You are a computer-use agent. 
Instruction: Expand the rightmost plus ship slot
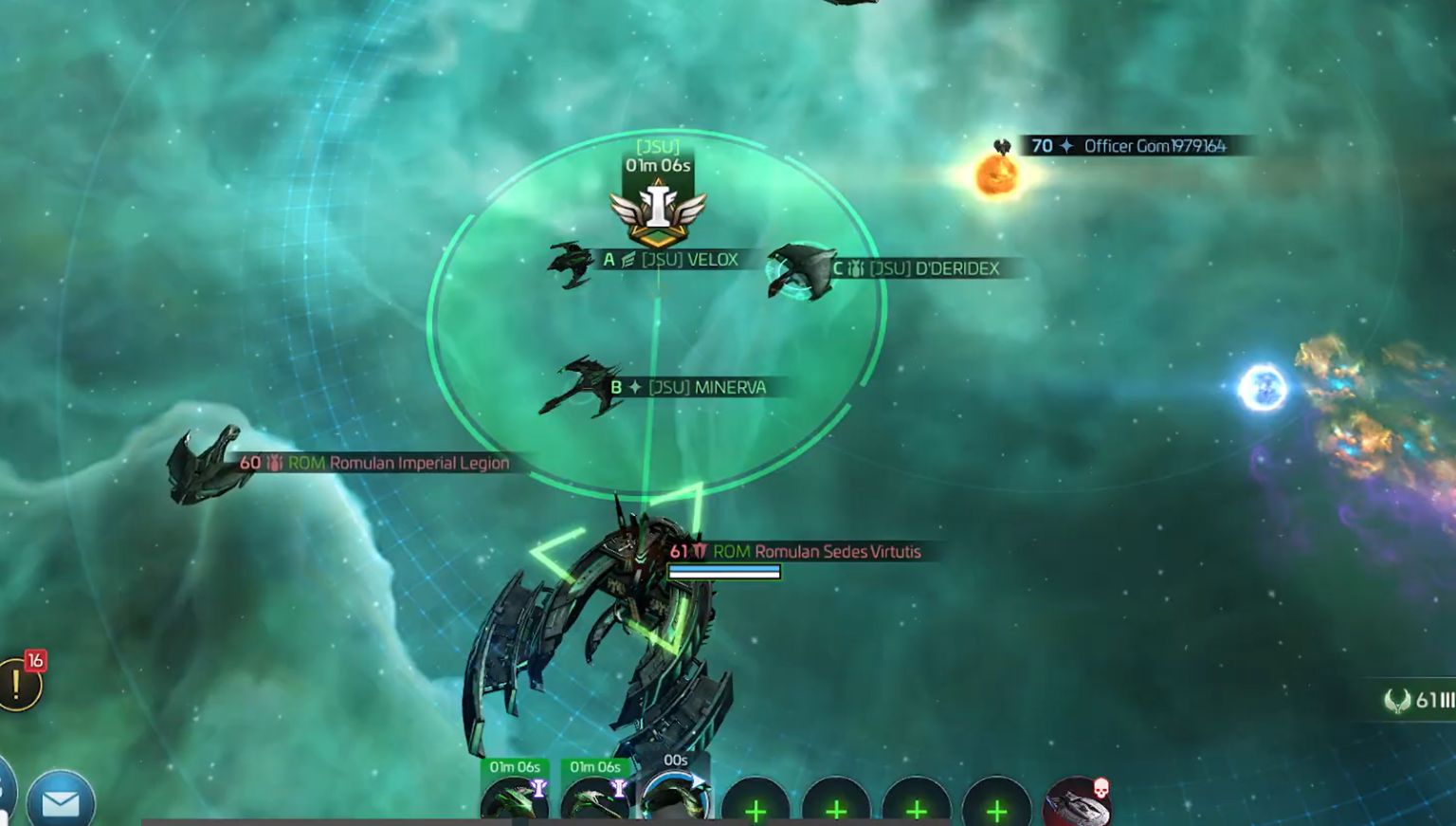pyautogui.click(x=996, y=812)
